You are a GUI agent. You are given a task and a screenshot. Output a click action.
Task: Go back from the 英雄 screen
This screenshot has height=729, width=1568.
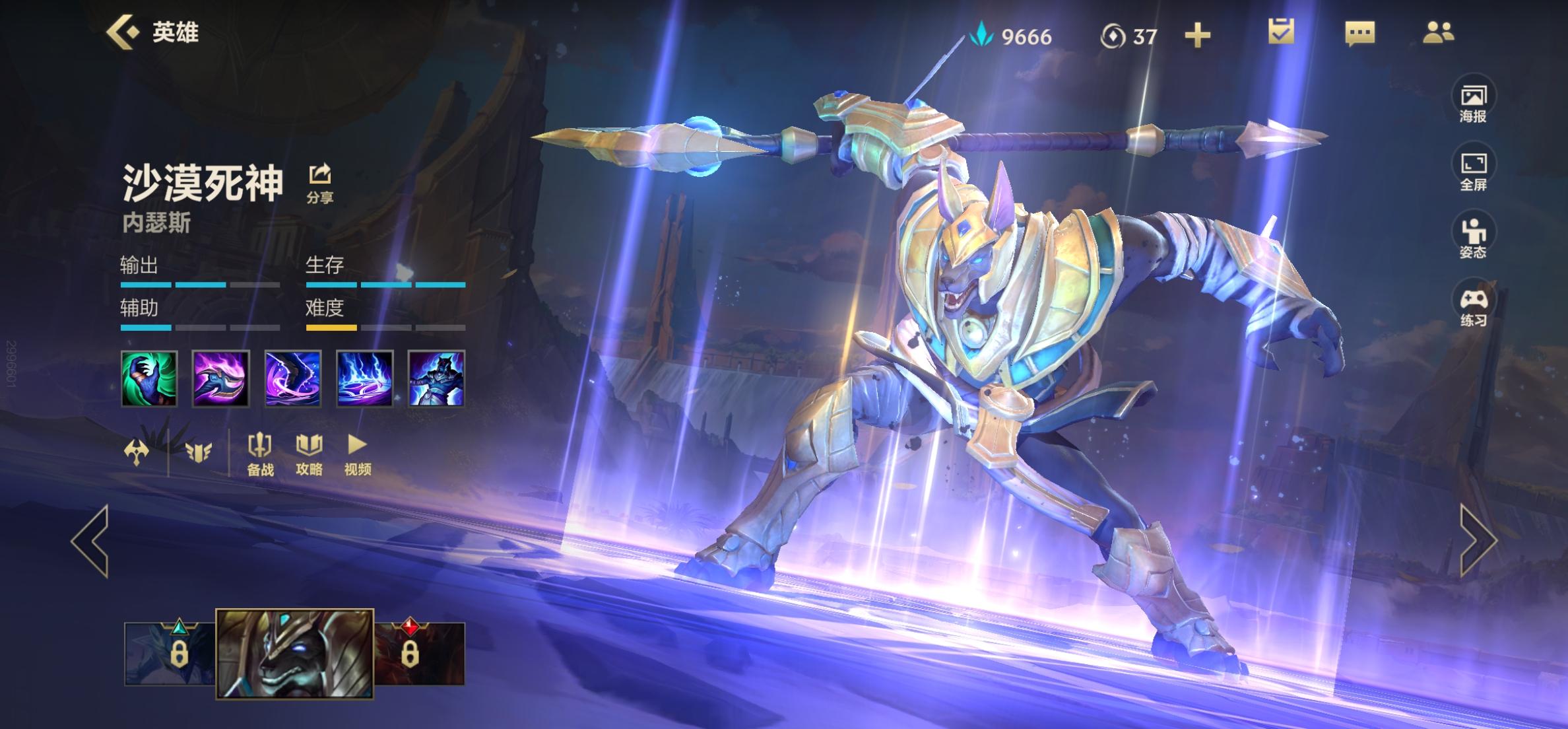point(124,32)
